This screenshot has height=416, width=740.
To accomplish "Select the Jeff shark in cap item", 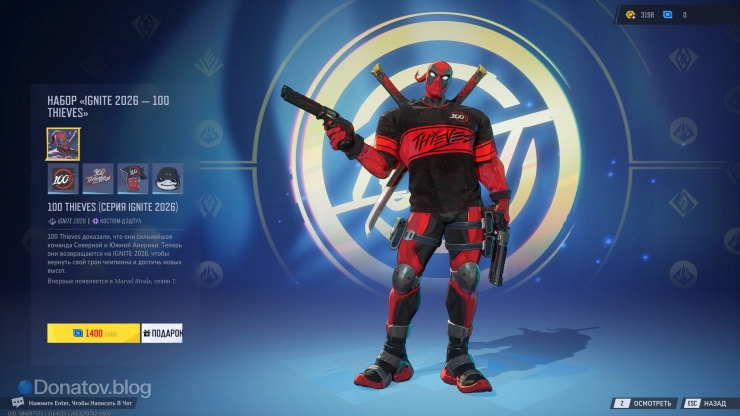I will tap(167, 179).
